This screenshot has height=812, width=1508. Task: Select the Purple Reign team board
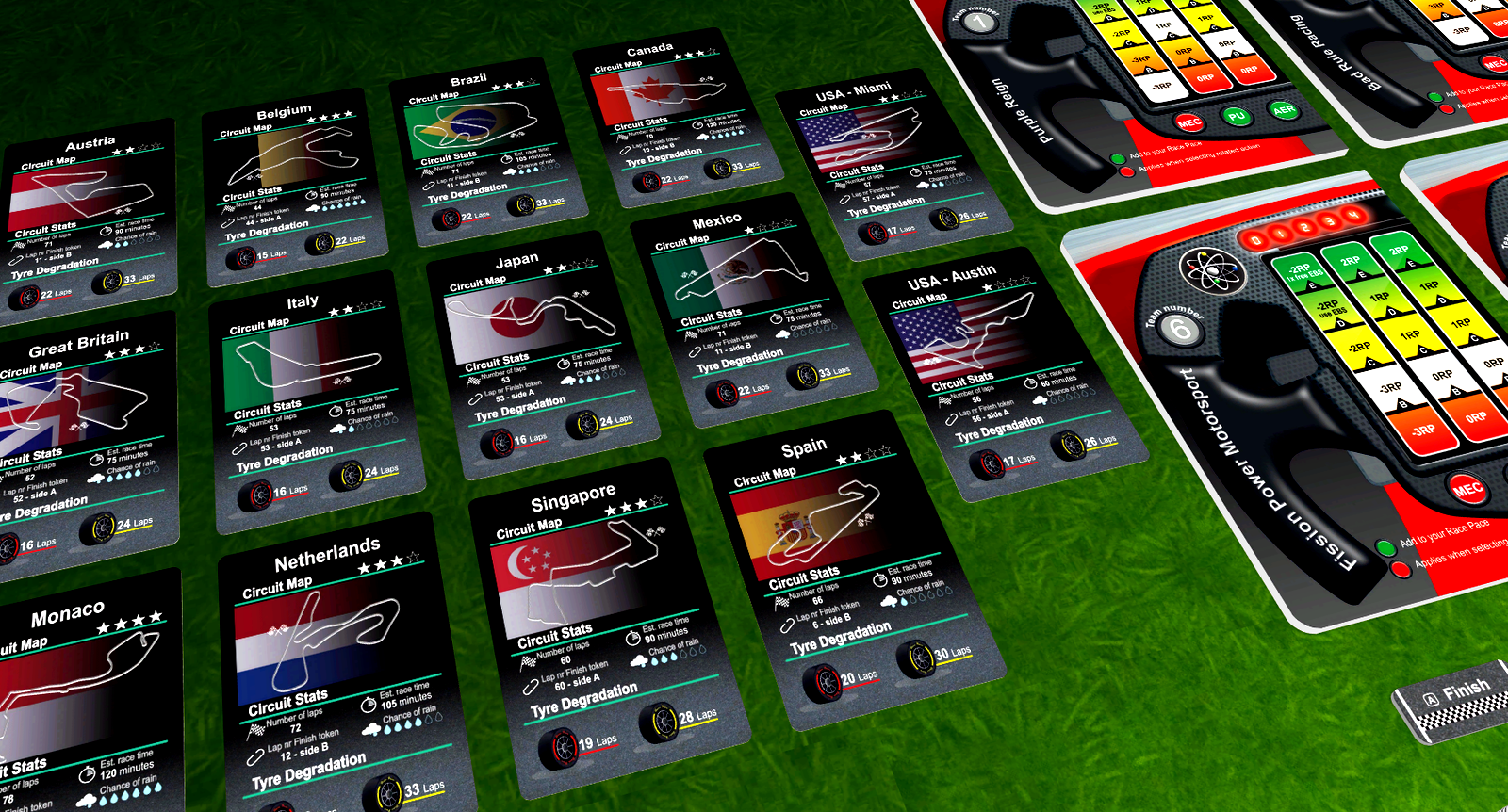click(x=1131, y=94)
